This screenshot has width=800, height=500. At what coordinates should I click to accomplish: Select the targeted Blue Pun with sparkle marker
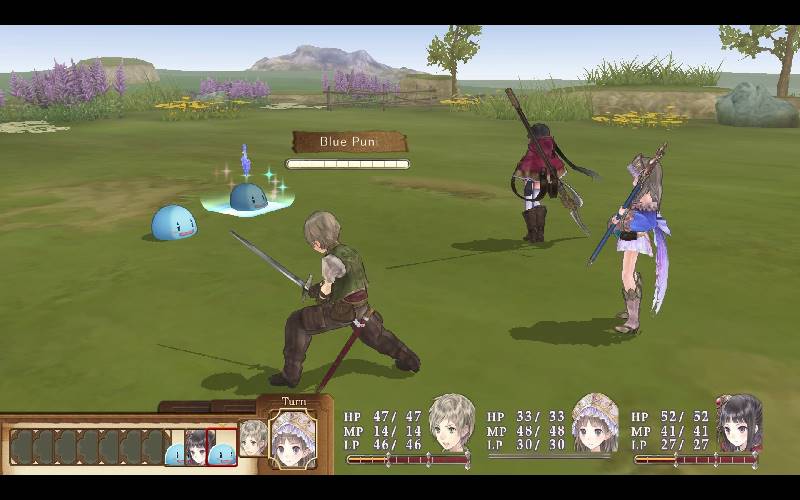point(248,197)
